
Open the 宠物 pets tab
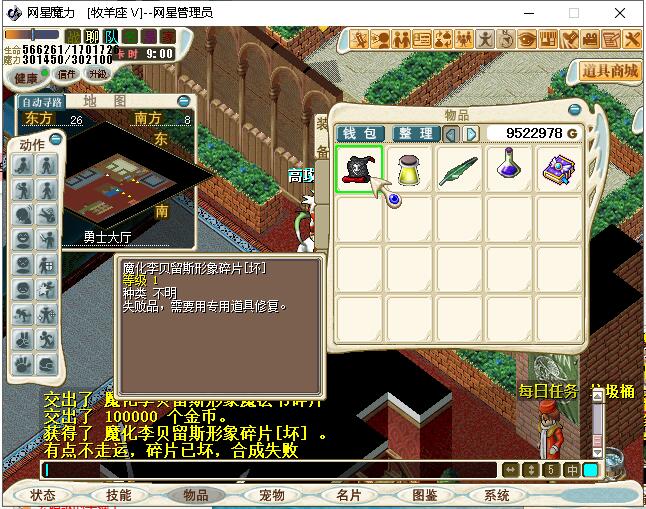271,495
